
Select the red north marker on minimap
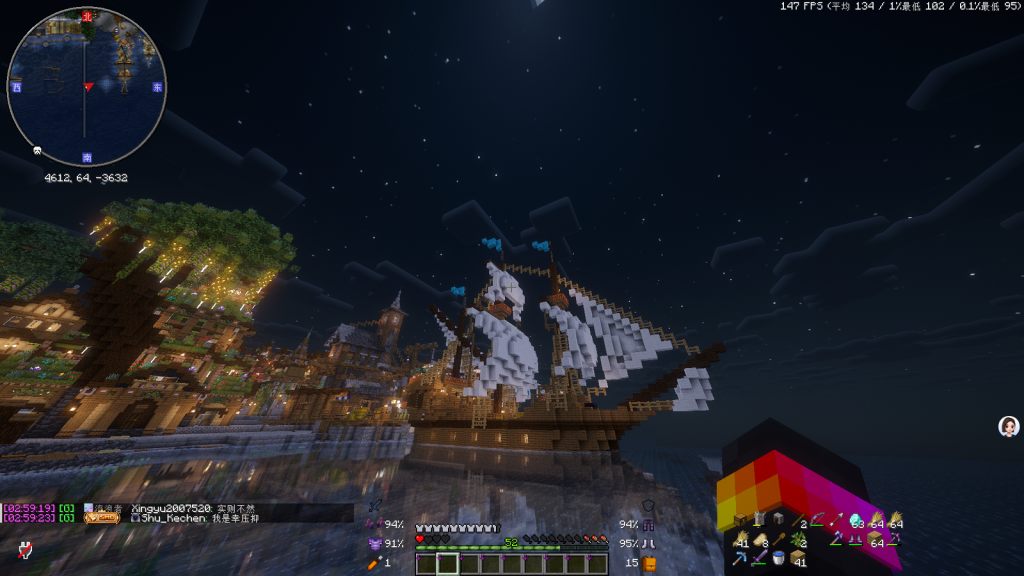tap(87, 16)
